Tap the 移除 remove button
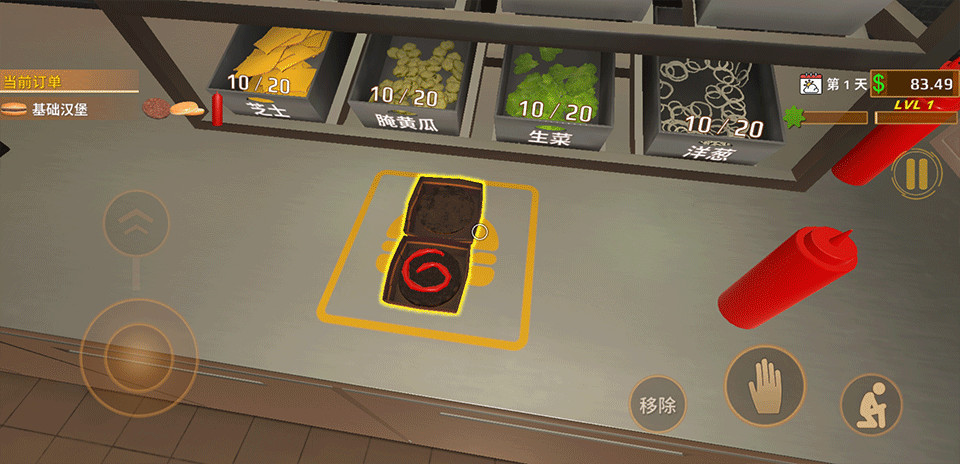Screen dimensions: 960x464 [x=658, y=405]
